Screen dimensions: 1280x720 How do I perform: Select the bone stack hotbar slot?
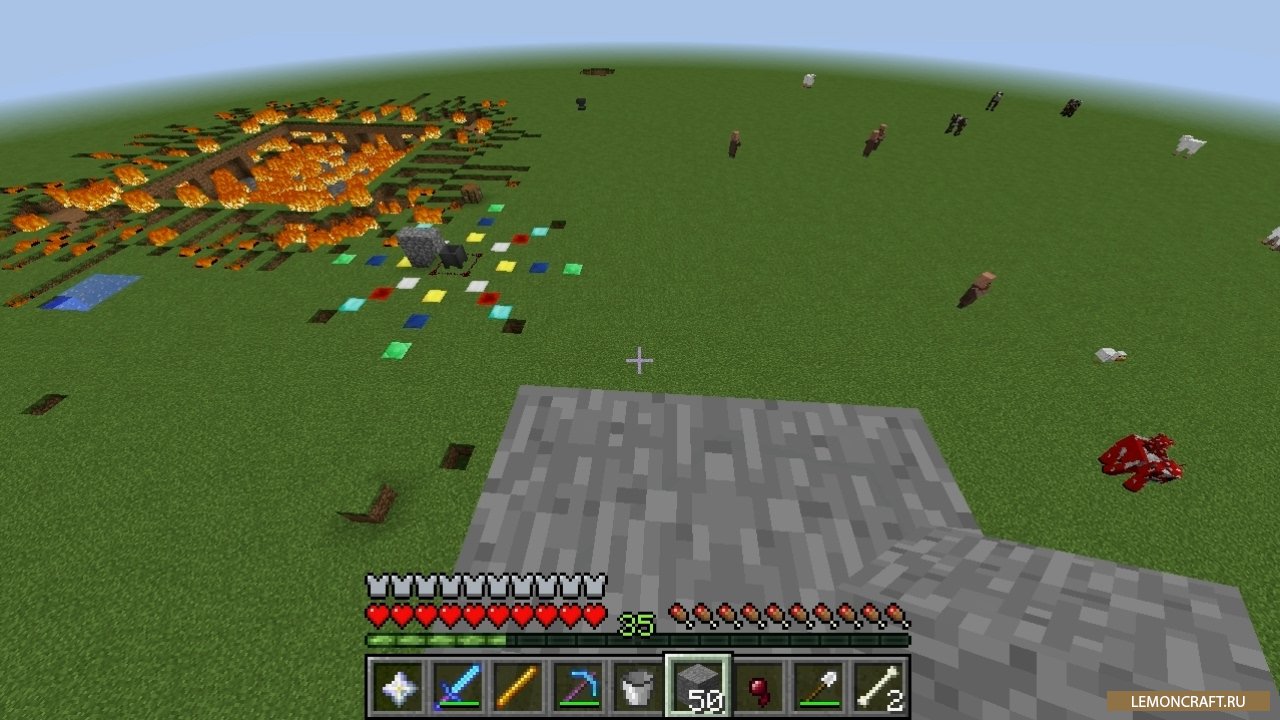[880, 686]
